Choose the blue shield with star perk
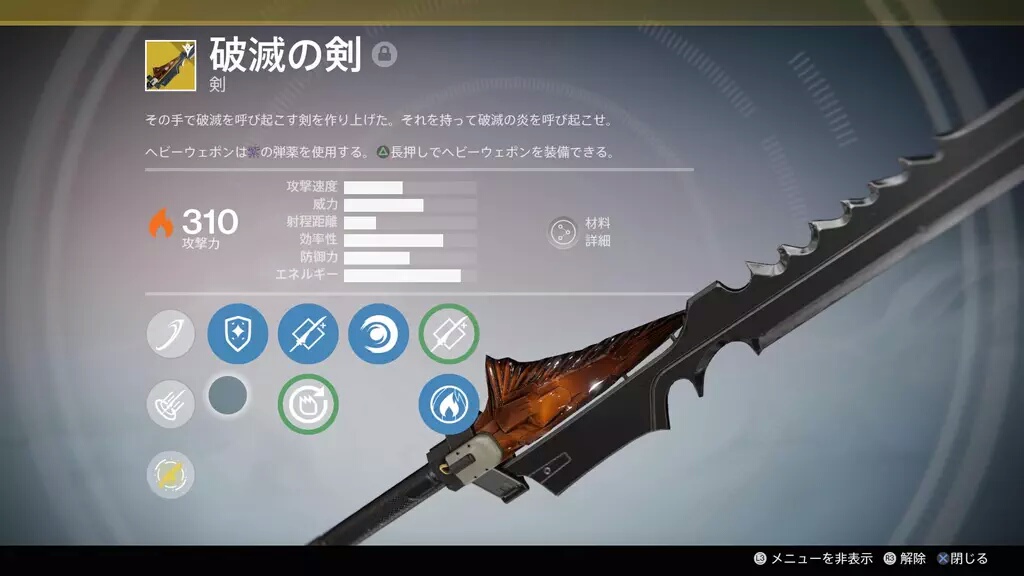Image resolution: width=1024 pixels, height=576 pixels. [237, 334]
